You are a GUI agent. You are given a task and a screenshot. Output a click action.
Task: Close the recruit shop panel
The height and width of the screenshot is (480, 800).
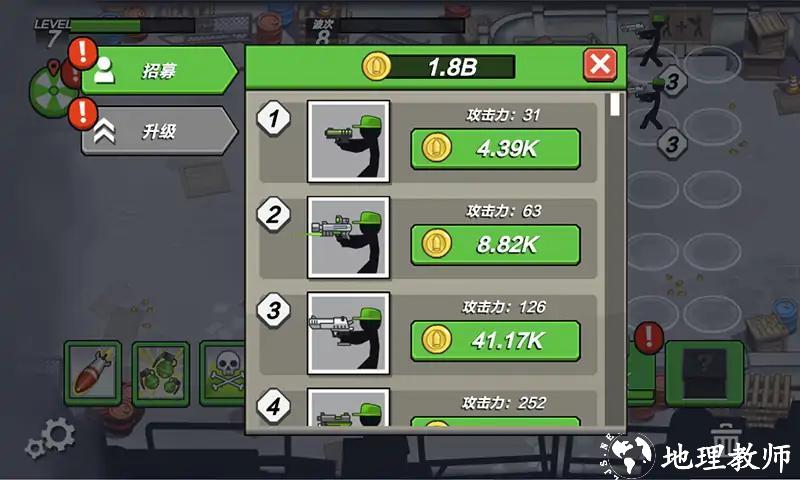[600, 66]
